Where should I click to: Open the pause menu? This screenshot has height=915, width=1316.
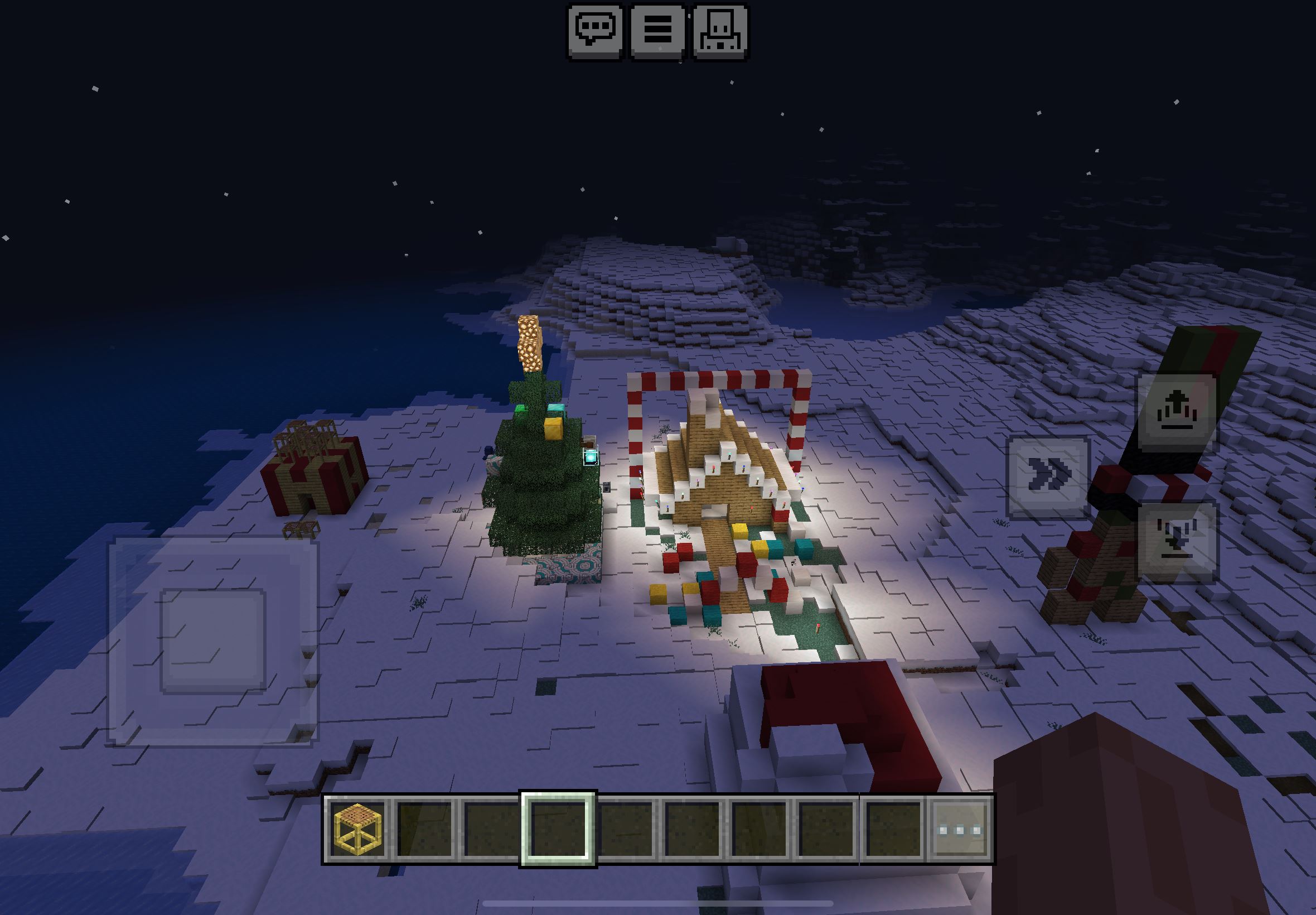[657, 31]
